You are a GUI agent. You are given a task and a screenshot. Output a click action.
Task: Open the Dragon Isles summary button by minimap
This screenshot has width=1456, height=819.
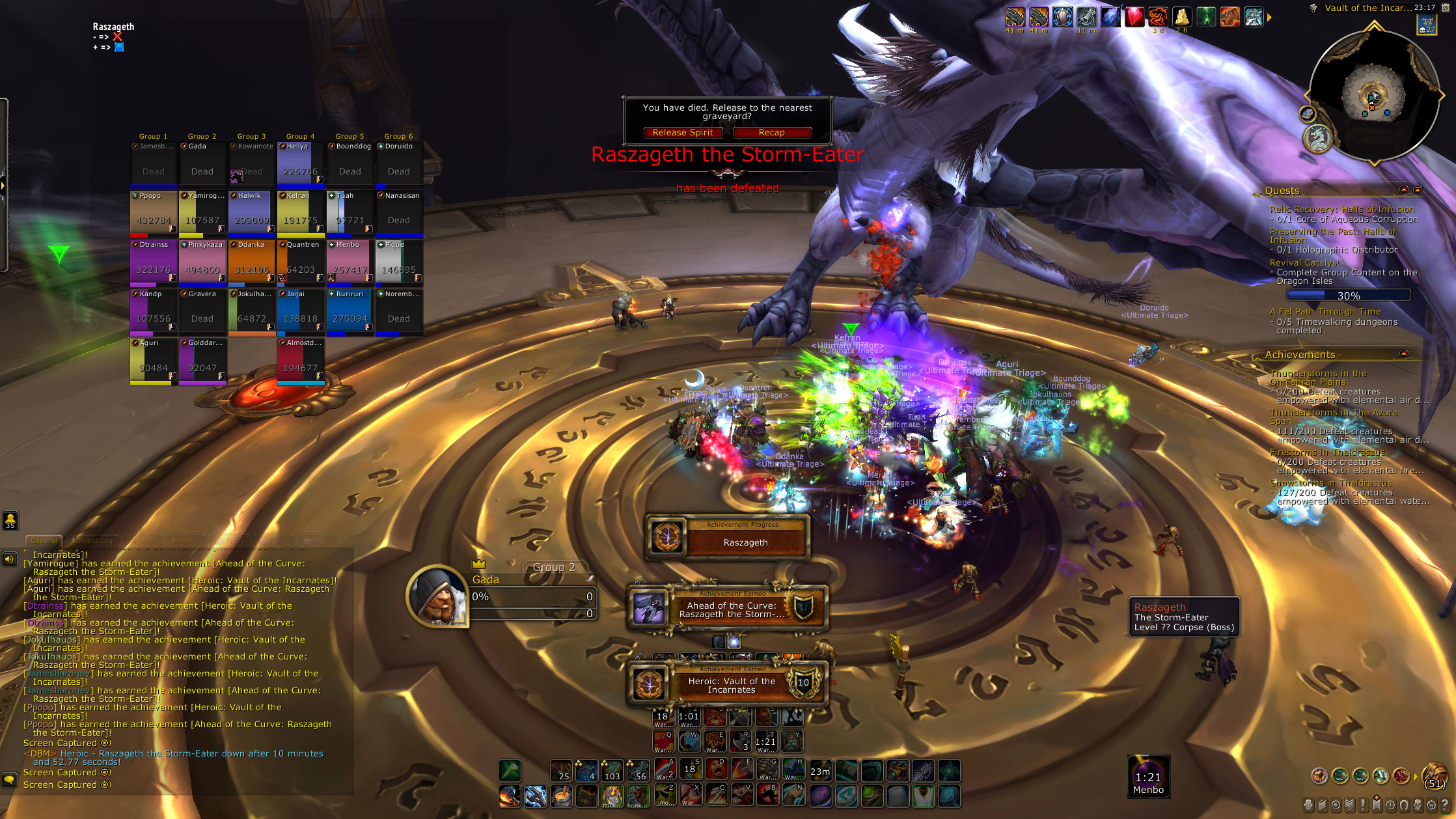point(1318,138)
